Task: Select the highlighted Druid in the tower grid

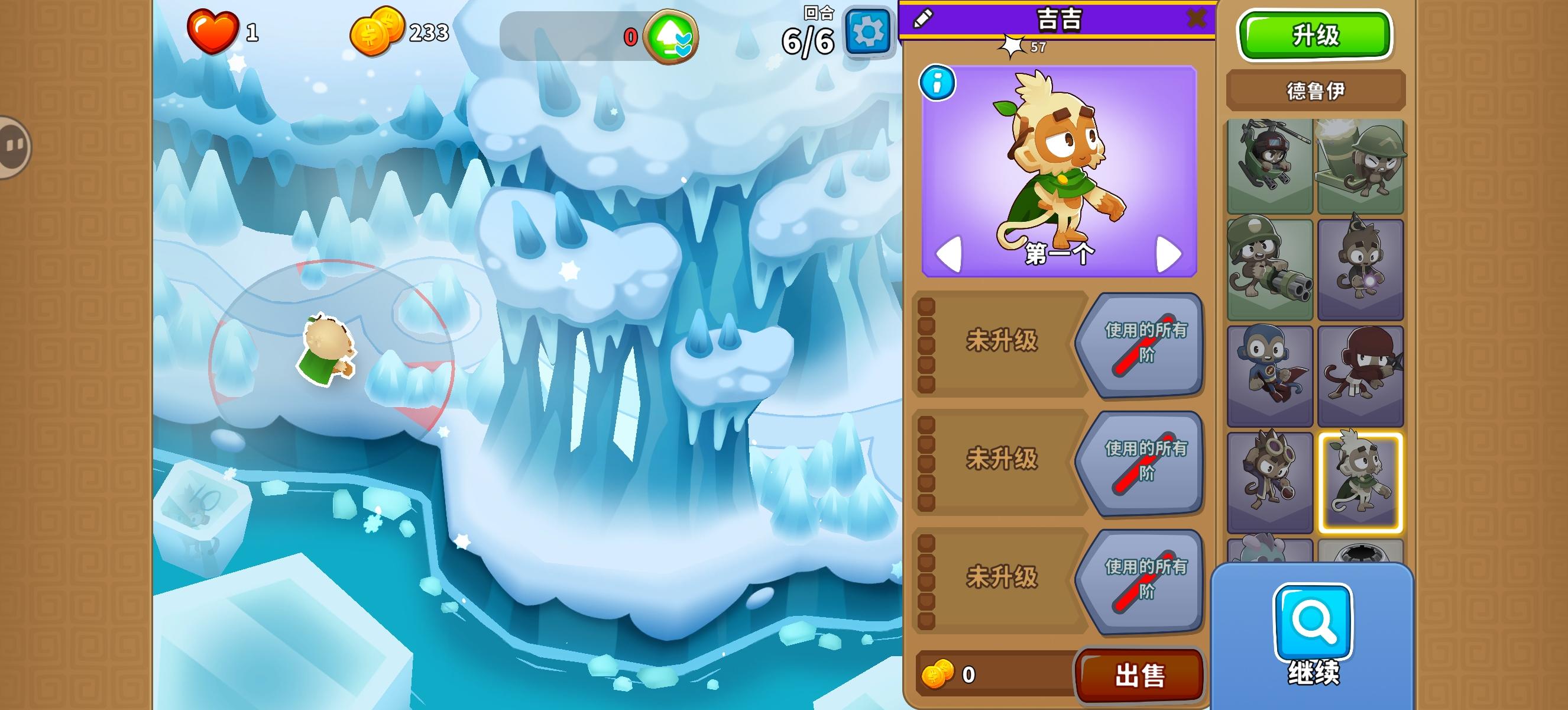Action: click(x=1362, y=481)
